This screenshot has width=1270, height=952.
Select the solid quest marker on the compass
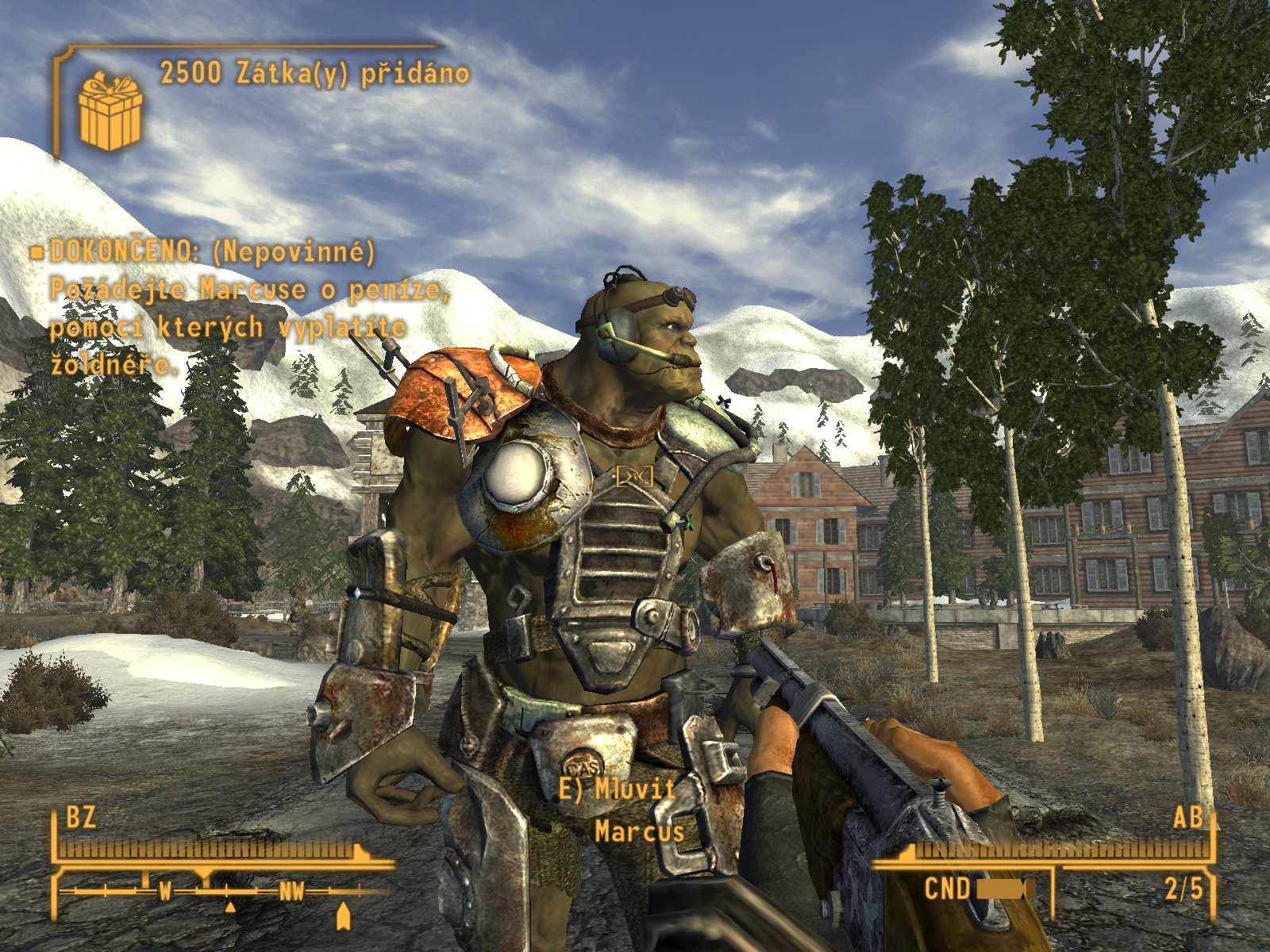tap(343, 916)
